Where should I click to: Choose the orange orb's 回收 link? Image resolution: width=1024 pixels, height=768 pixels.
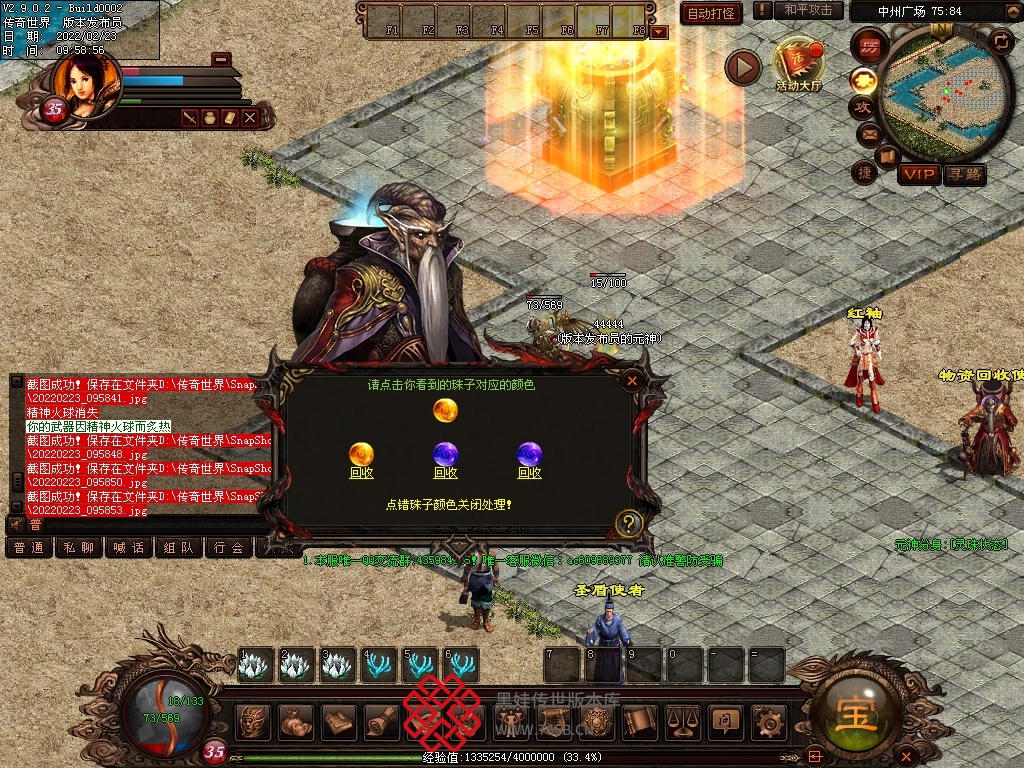[x=361, y=473]
